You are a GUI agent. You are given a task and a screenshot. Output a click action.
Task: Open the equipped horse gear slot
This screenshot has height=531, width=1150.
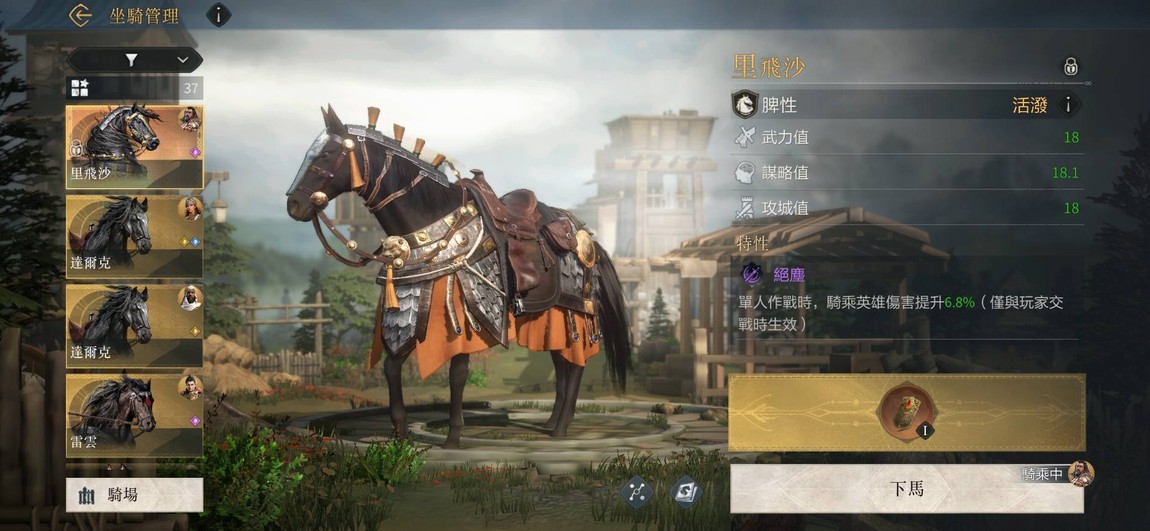tap(906, 413)
